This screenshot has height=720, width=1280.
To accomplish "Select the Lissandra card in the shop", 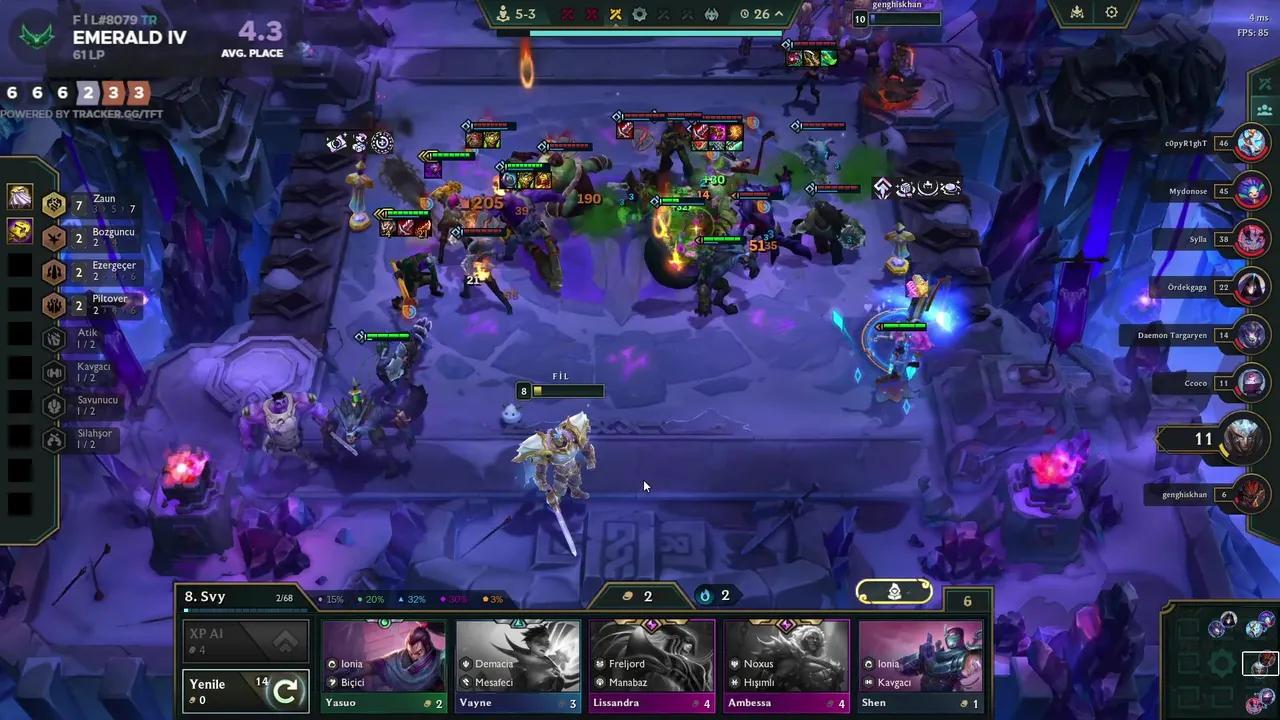I will [x=652, y=660].
